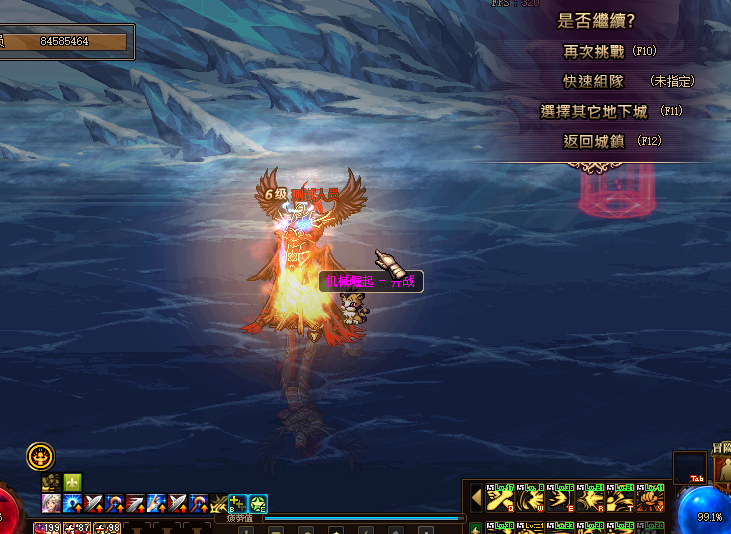This screenshot has height=534, width=731.
Task: Activate the skill bound to Q
Action: pos(498,496)
